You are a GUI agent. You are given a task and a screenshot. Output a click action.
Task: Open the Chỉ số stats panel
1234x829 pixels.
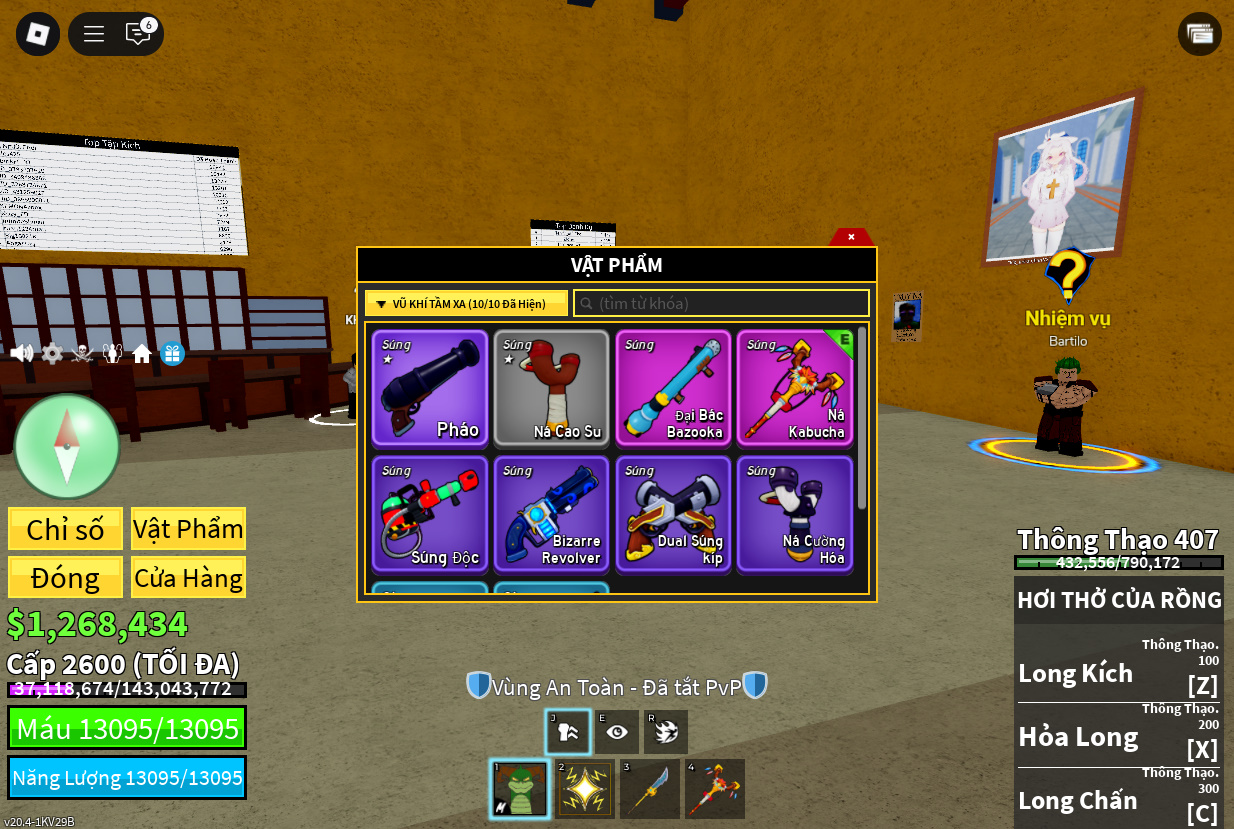point(65,529)
